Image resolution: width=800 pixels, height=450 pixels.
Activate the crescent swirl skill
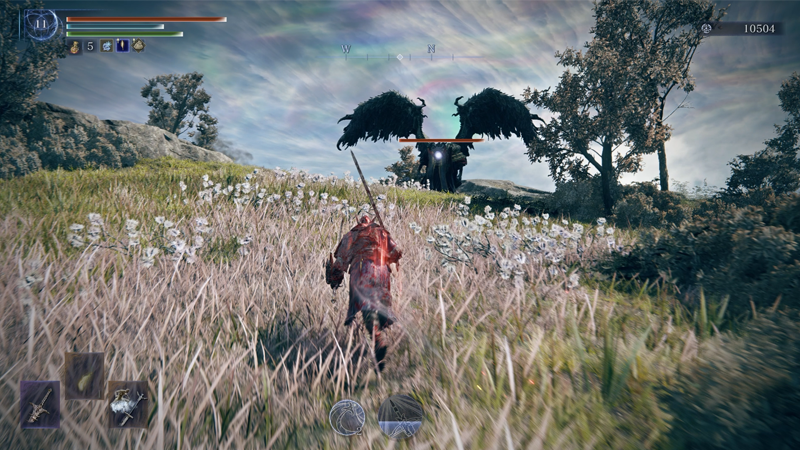(x=346, y=416)
